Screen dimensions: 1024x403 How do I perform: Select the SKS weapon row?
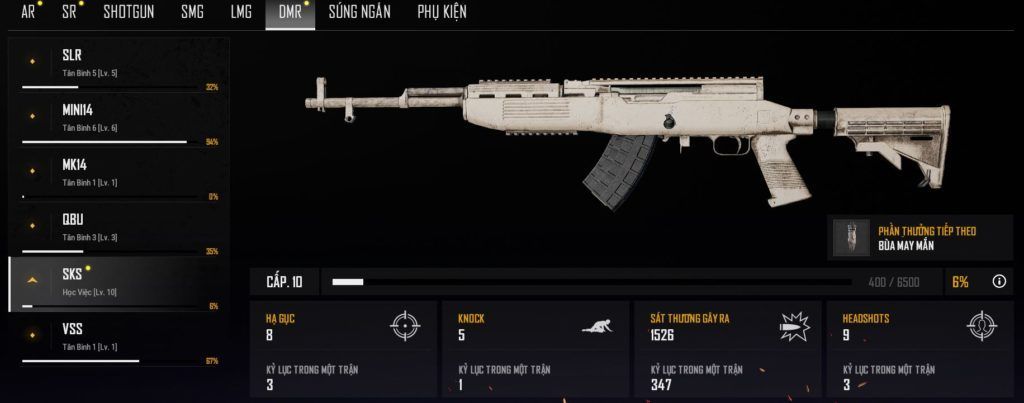pos(118,283)
